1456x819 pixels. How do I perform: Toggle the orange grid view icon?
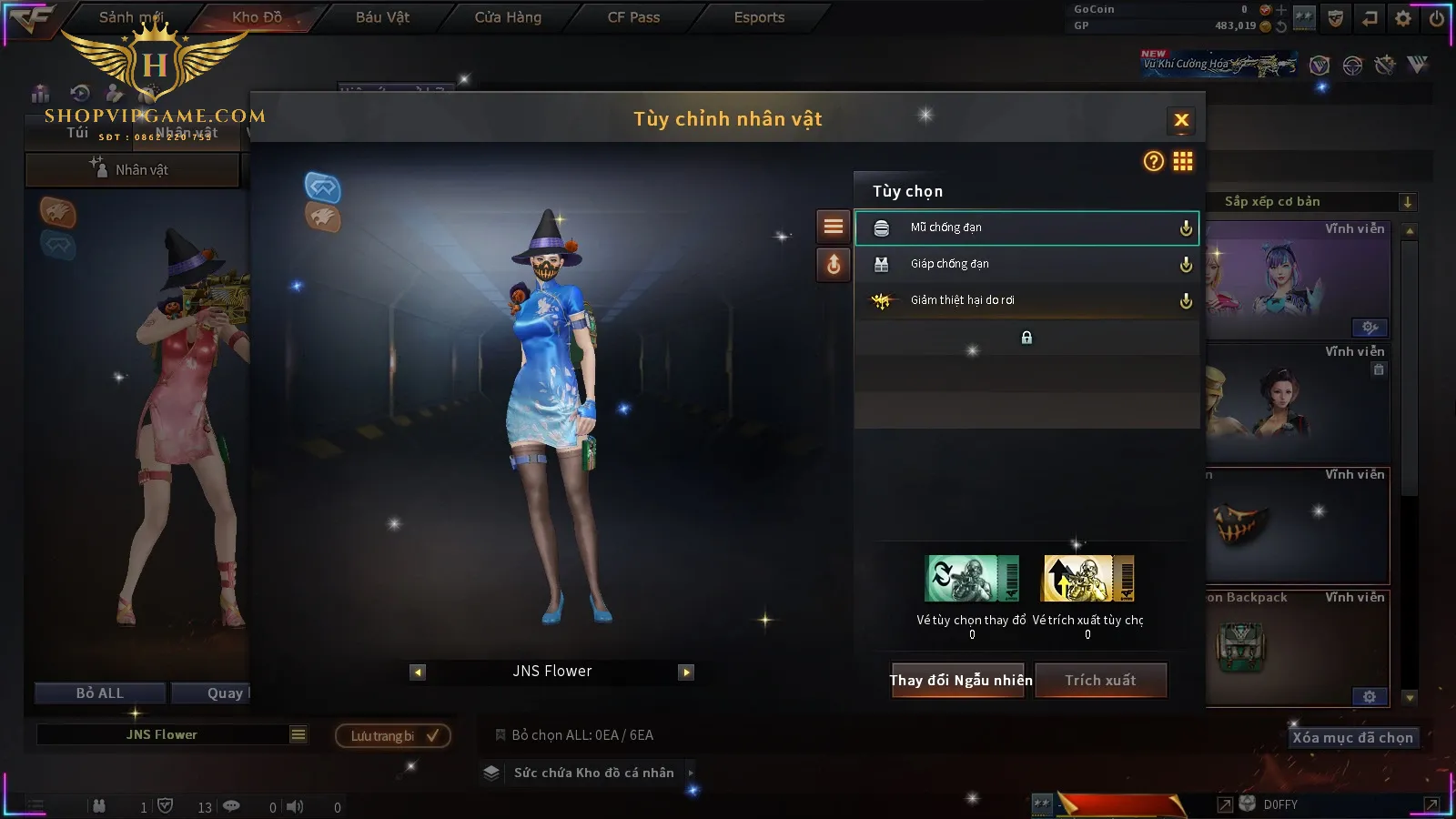[x=1183, y=162]
